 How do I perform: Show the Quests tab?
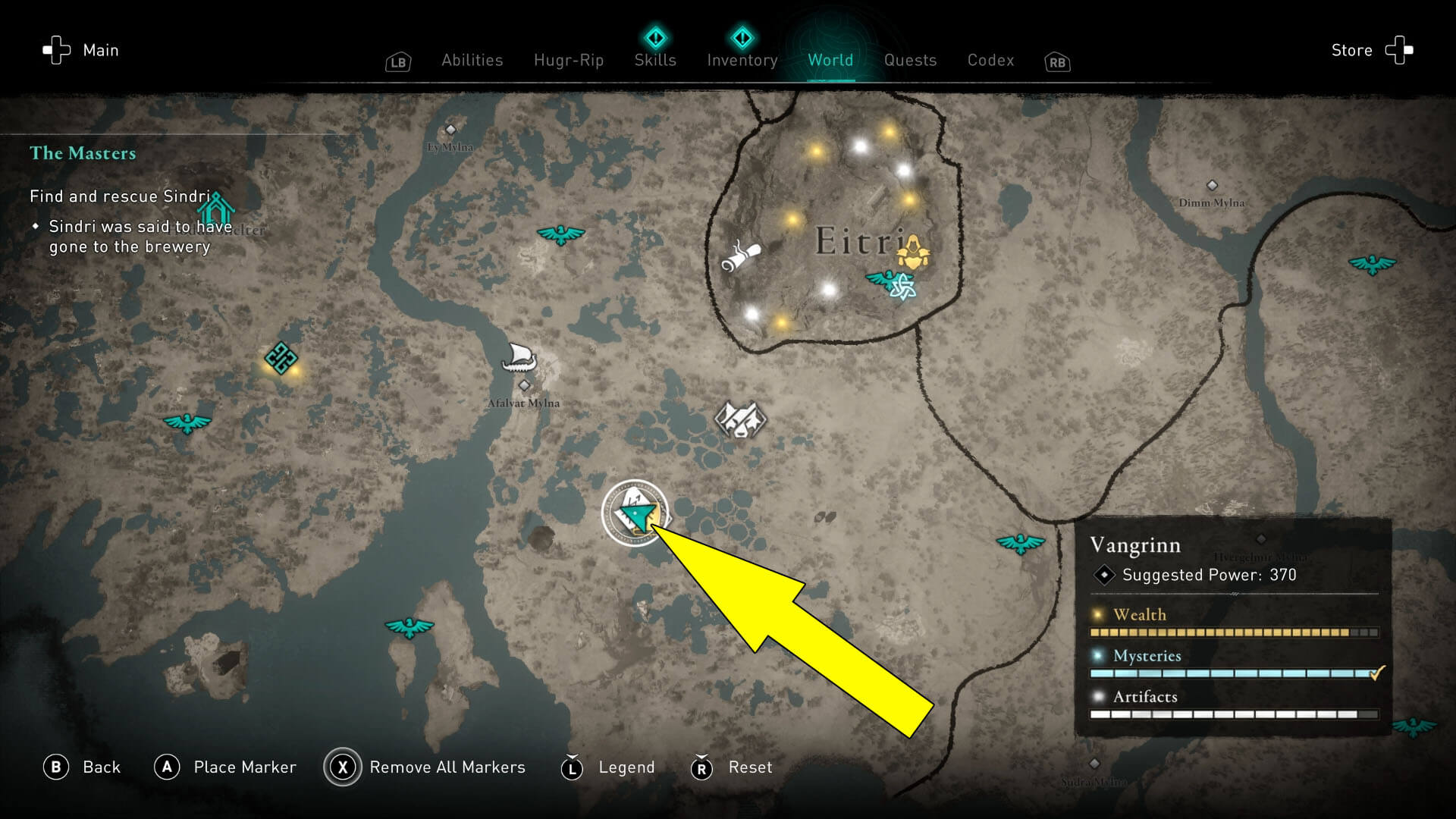pos(910,61)
